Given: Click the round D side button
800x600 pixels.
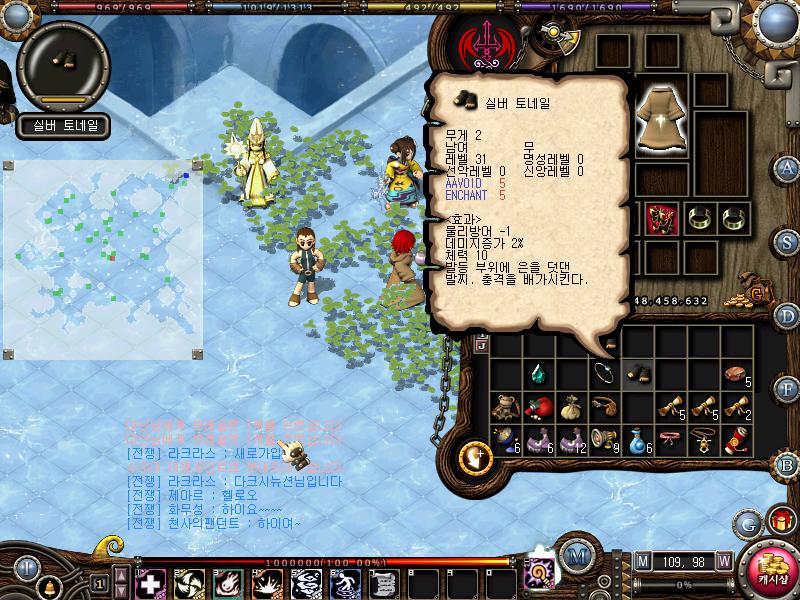Looking at the screenshot, I should pos(787,316).
